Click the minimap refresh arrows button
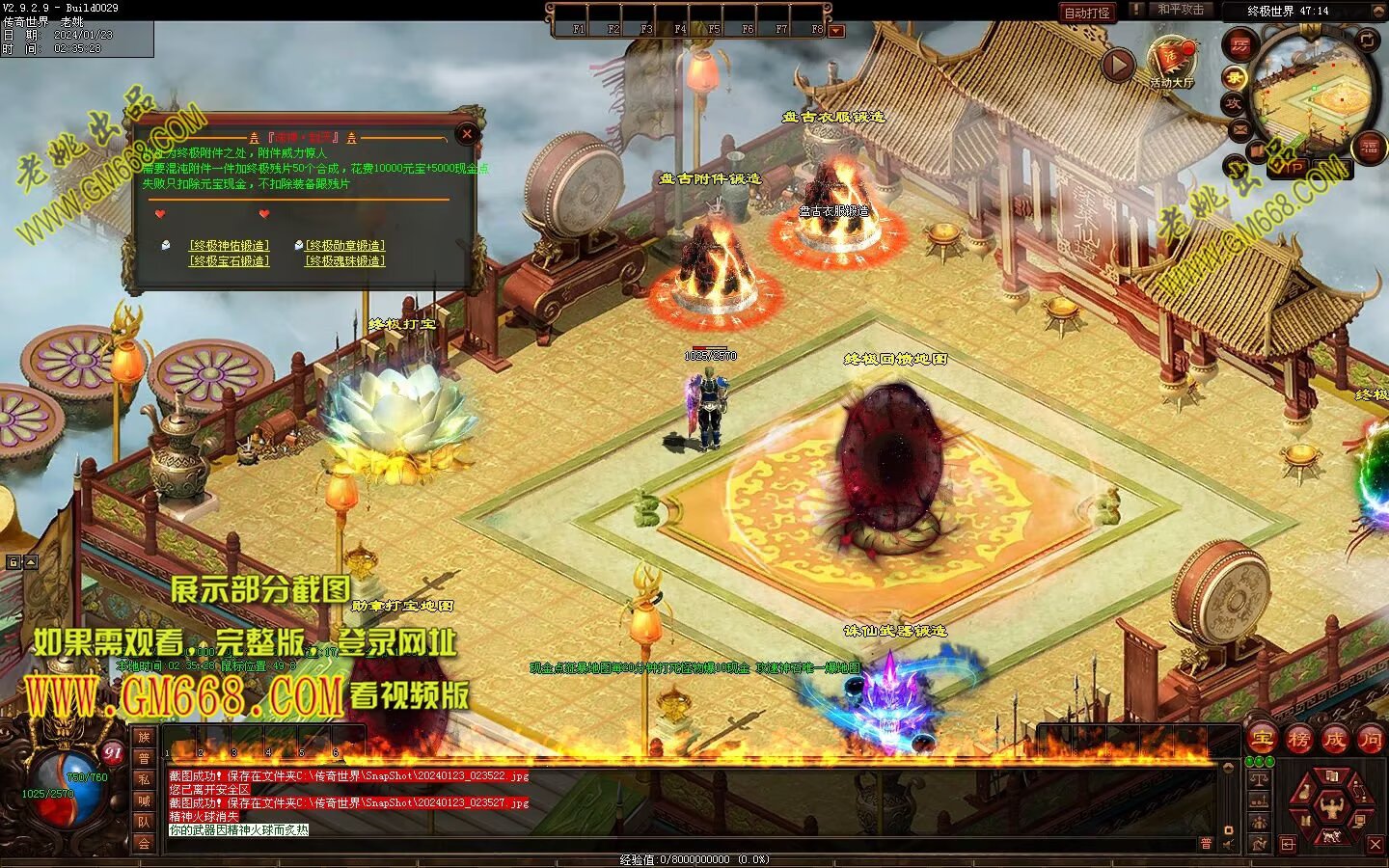The image size is (1389, 868). tap(1368, 41)
